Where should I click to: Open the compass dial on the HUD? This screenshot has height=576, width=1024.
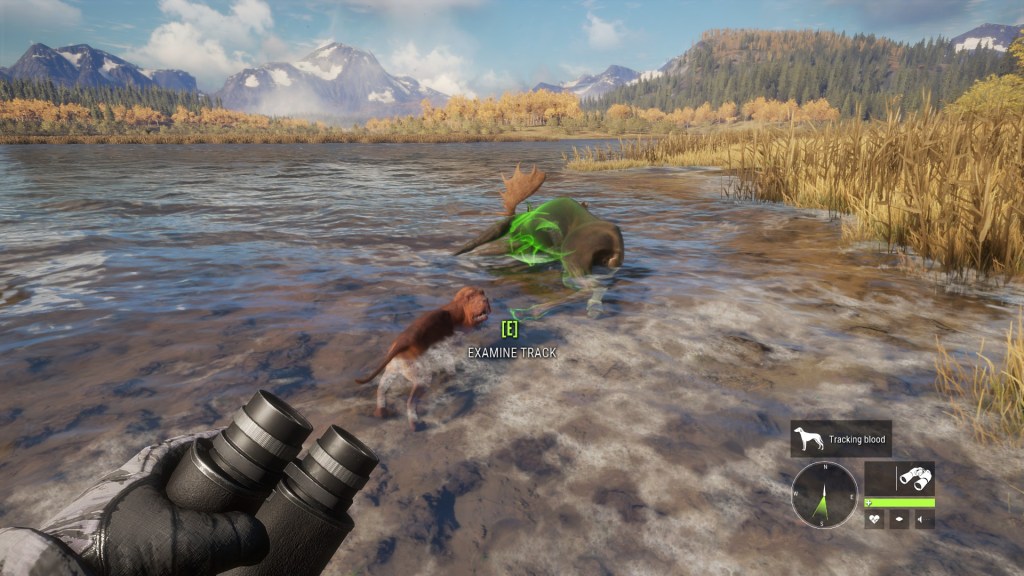point(824,494)
